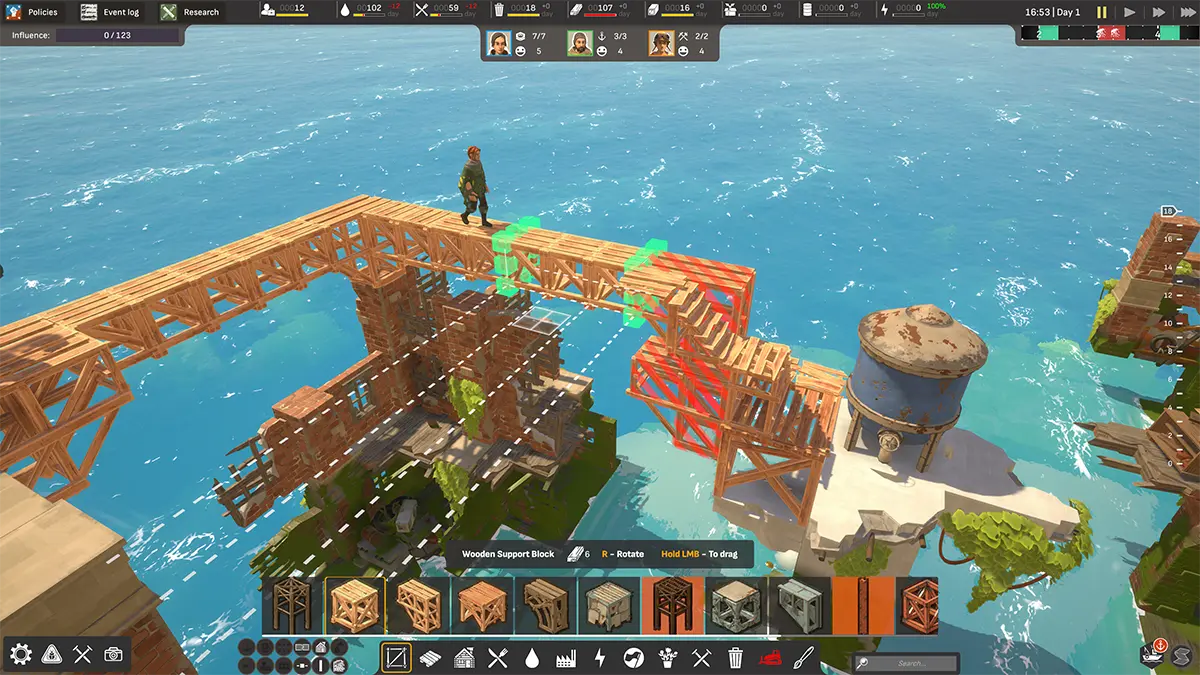Open the Event log
This screenshot has width=1200, height=675.
(110, 12)
